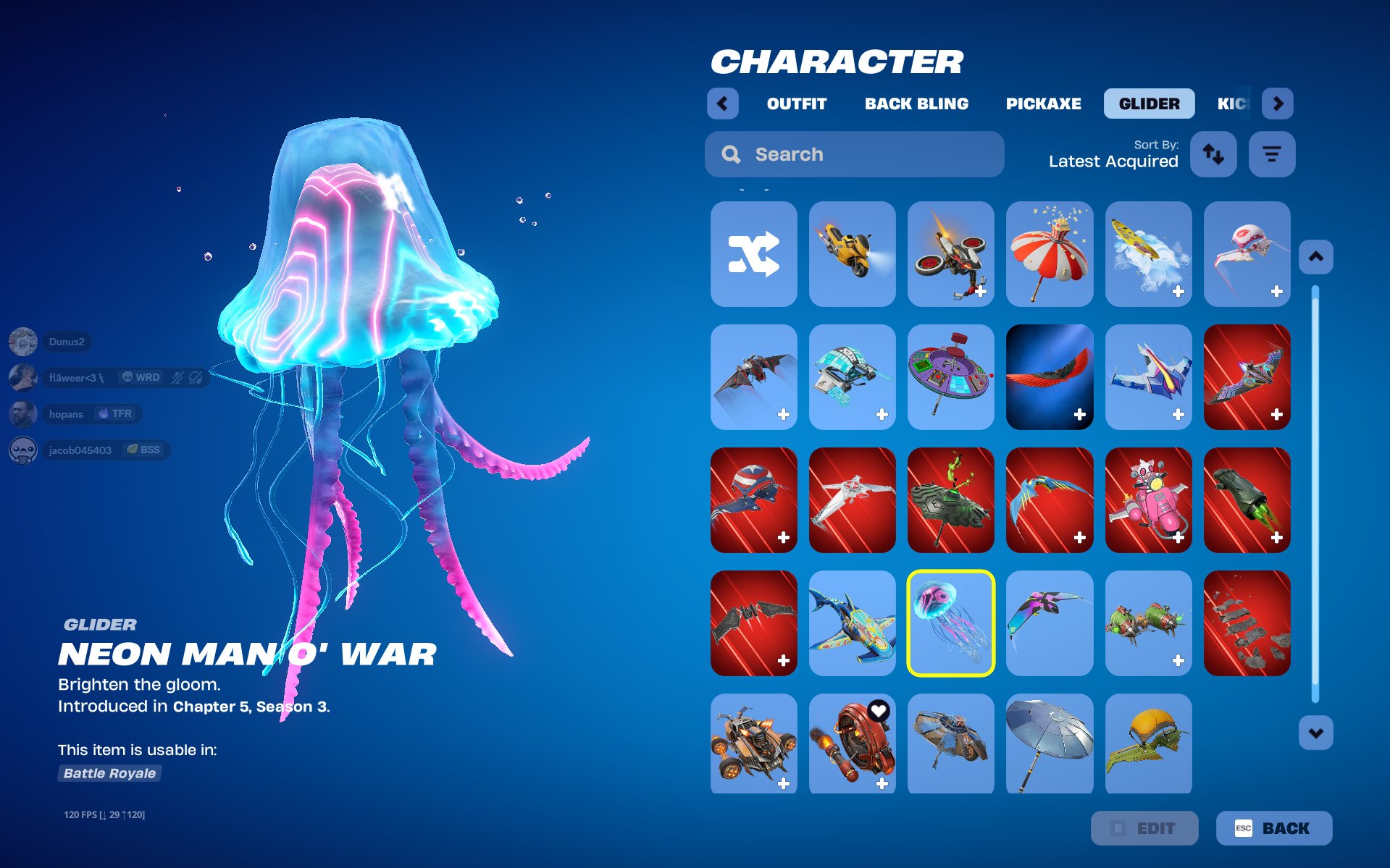Select the silver umbrella glider
The image size is (1390, 868).
pyautogui.click(x=1050, y=744)
